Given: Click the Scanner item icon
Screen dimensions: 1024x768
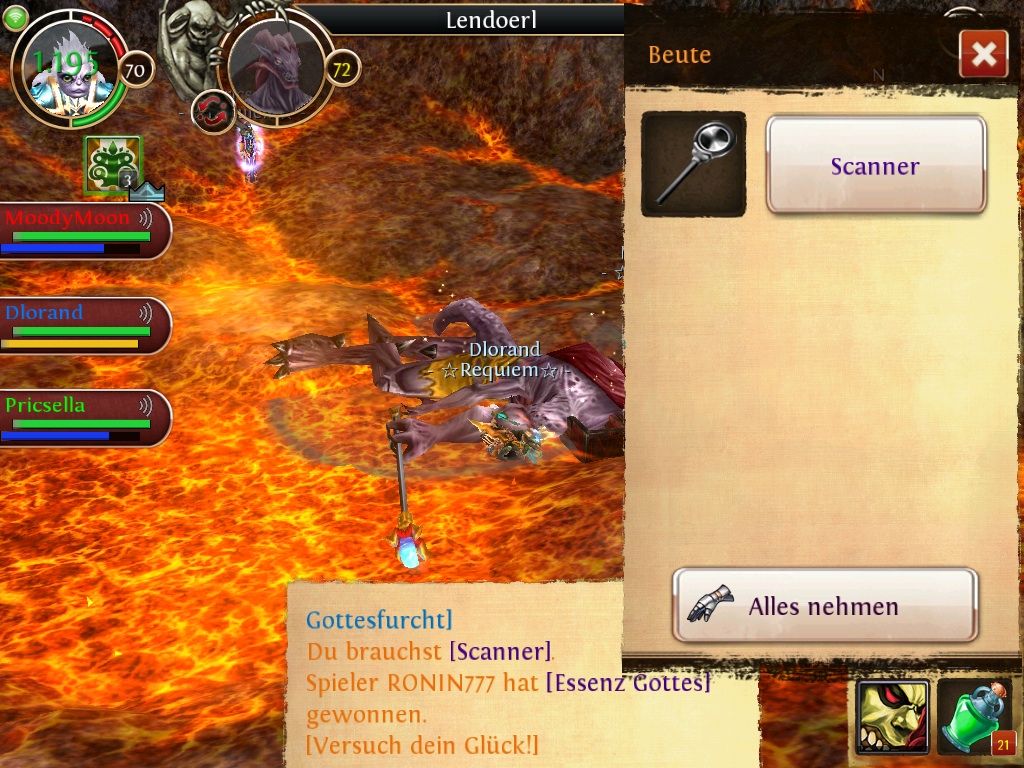Looking at the screenshot, I should [x=693, y=164].
